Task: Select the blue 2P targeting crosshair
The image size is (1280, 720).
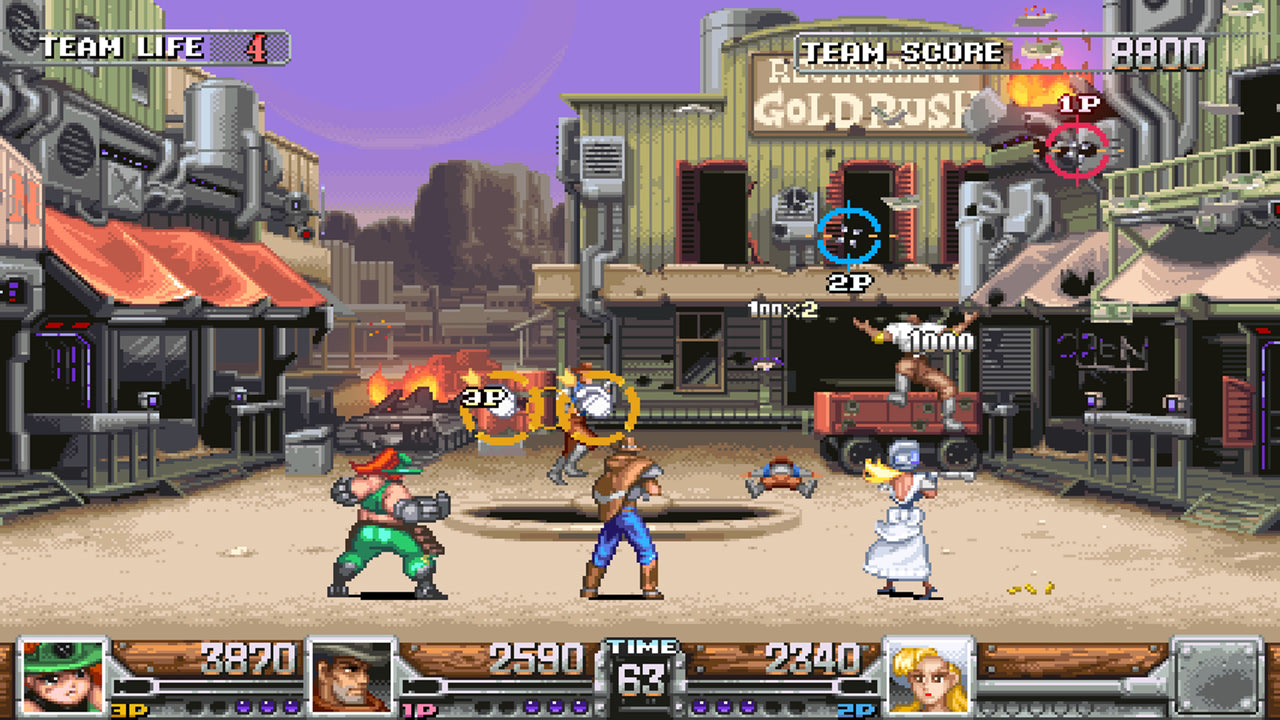Action: (851, 235)
